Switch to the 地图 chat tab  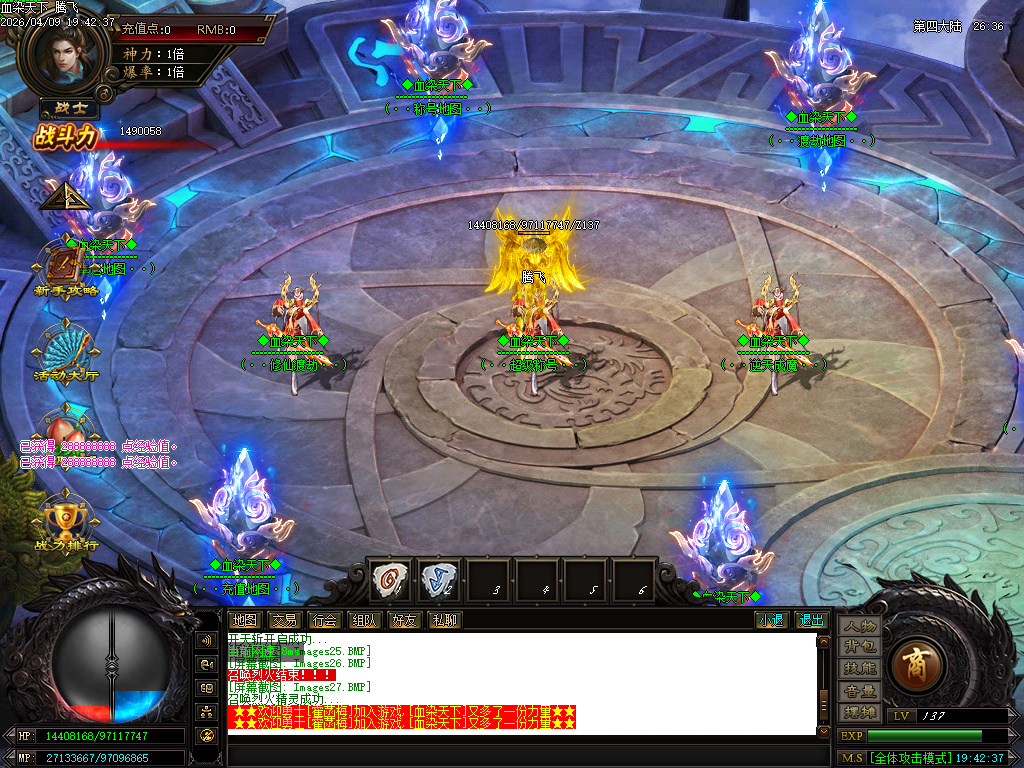(243, 620)
